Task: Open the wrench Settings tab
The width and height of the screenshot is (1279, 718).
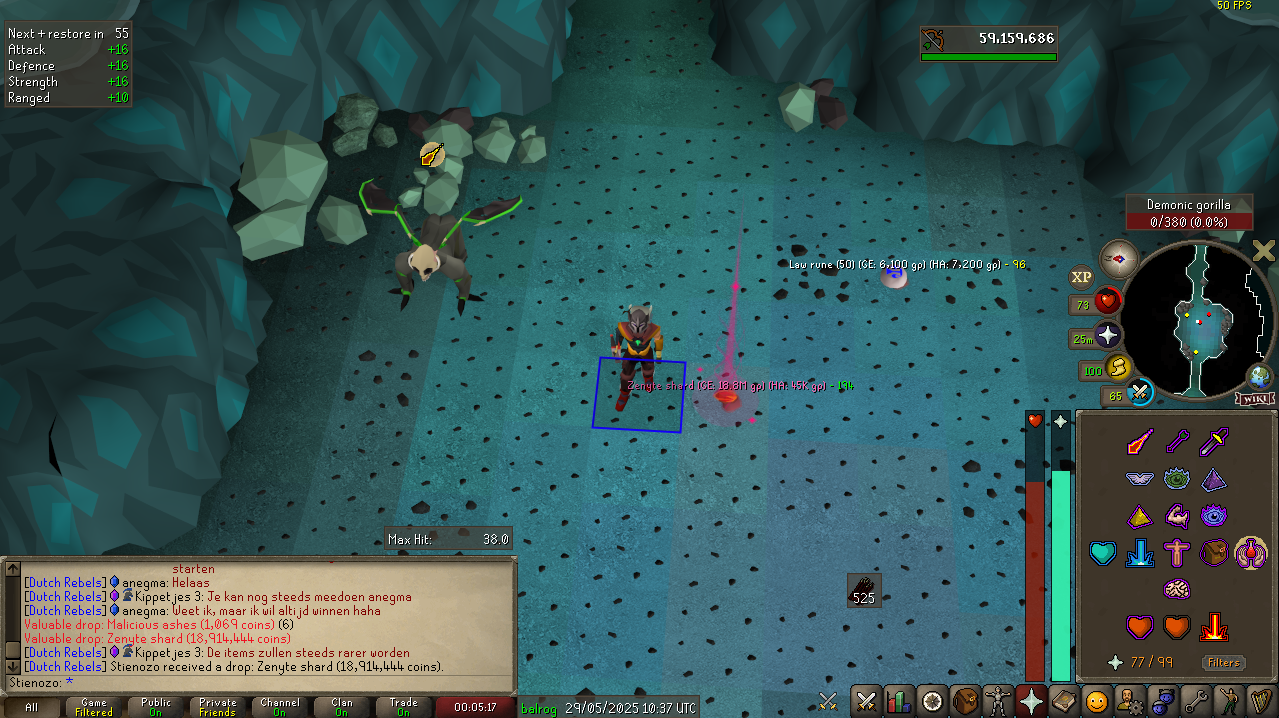Action: pyautogui.click(x=1196, y=700)
